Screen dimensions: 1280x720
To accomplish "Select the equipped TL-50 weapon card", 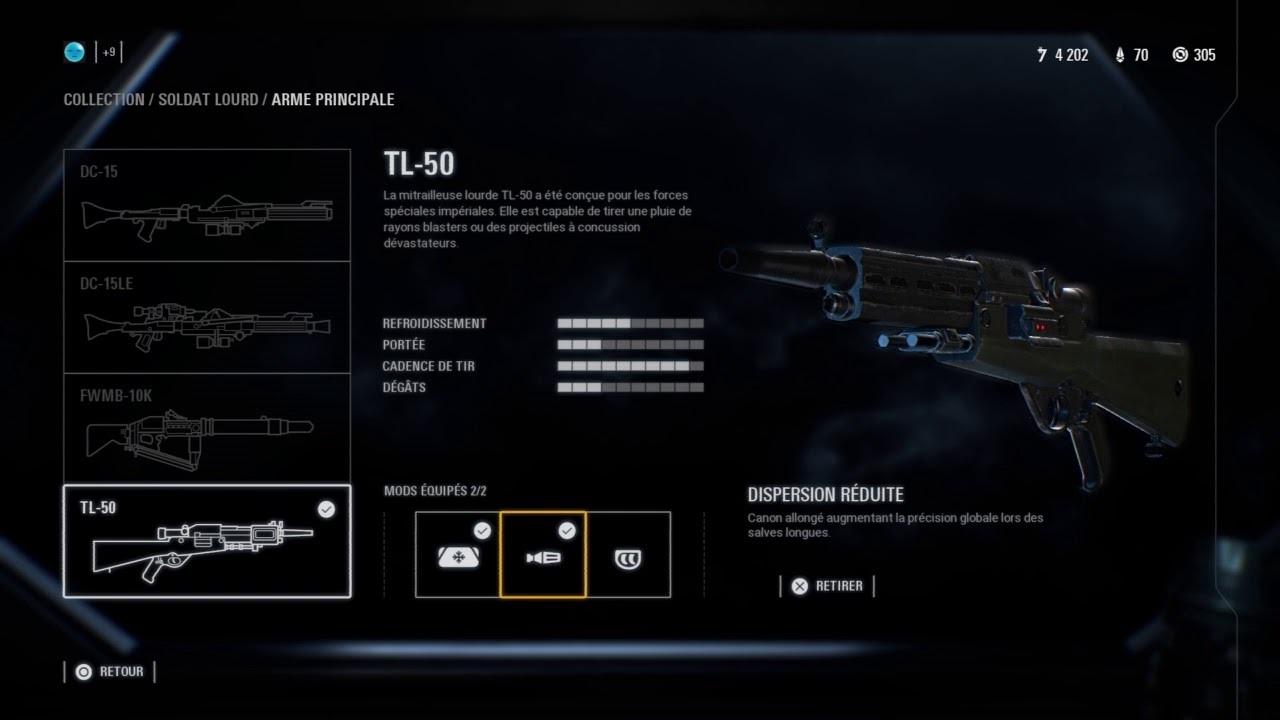I will click(x=207, y=541).
